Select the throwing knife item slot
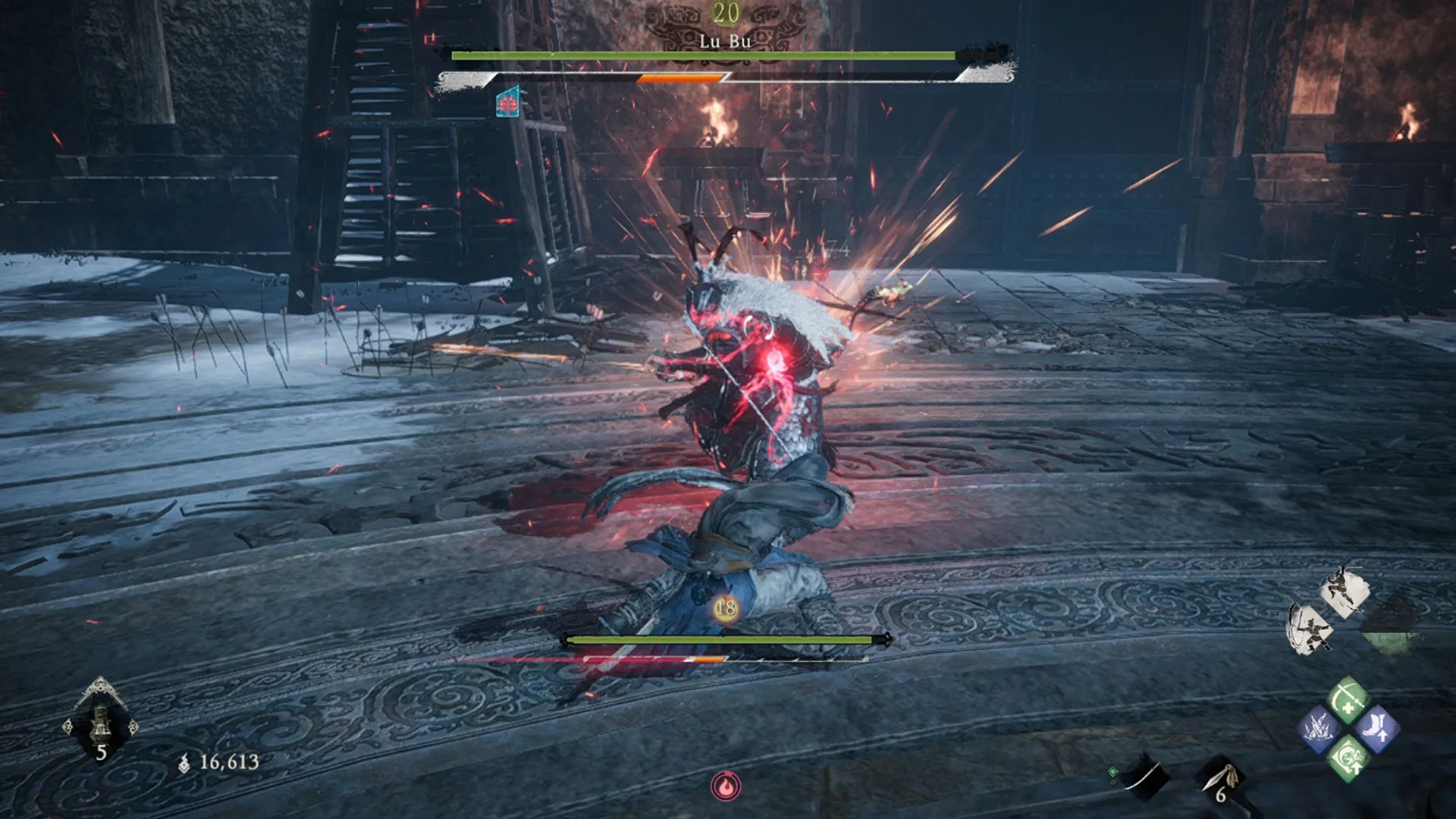The image size is (1456, 819). click(1220, 779)
